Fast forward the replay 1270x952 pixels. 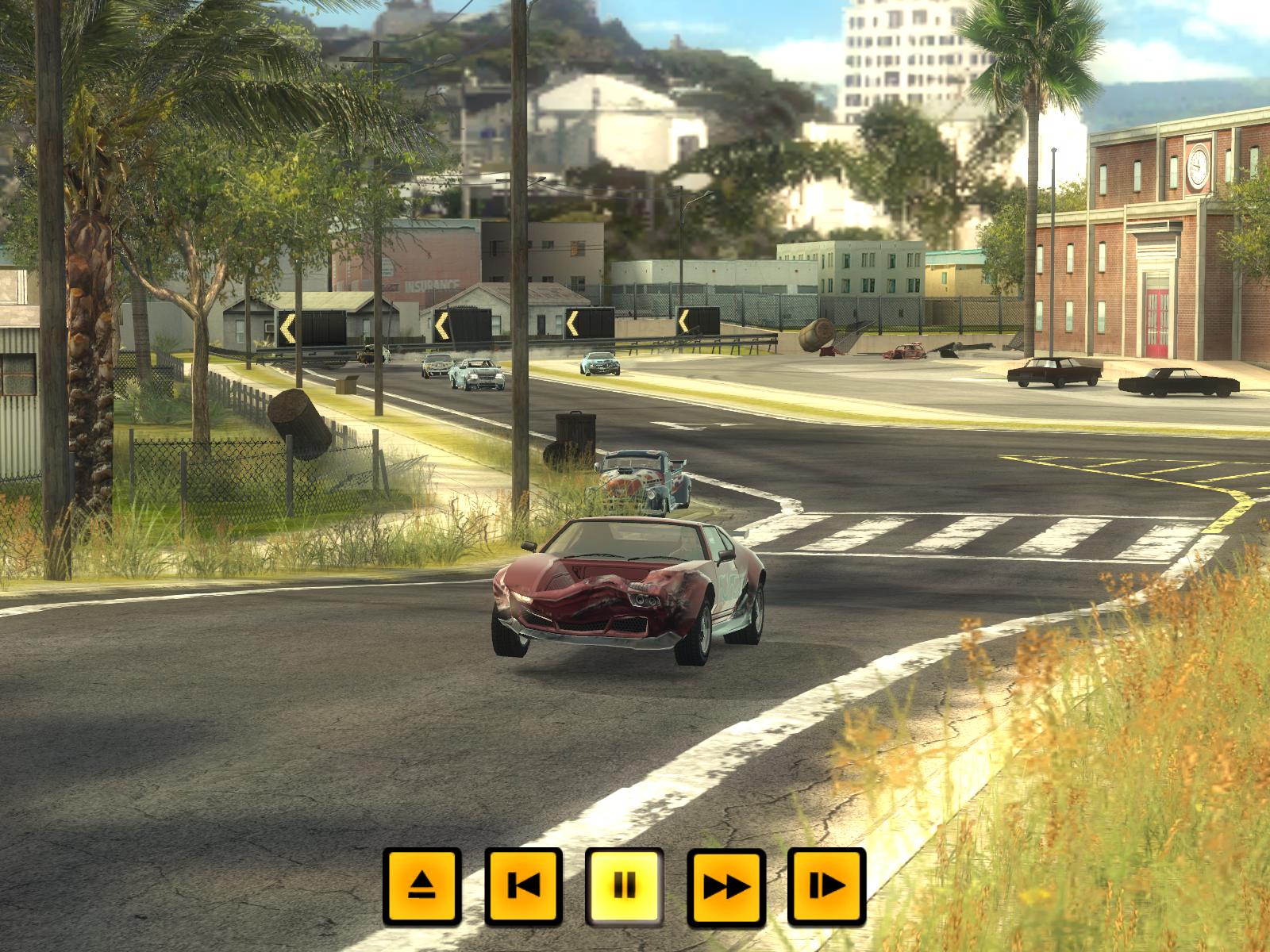pos(726,887)
